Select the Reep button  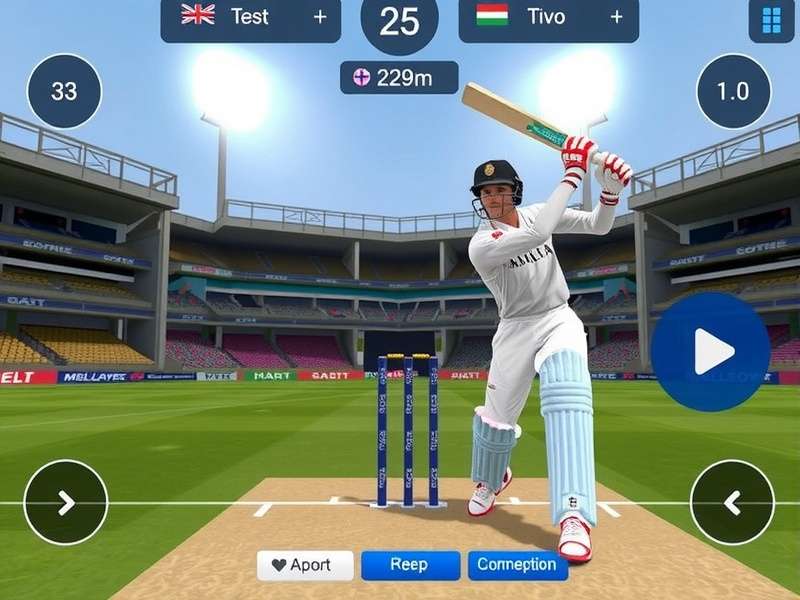(410, 565)
